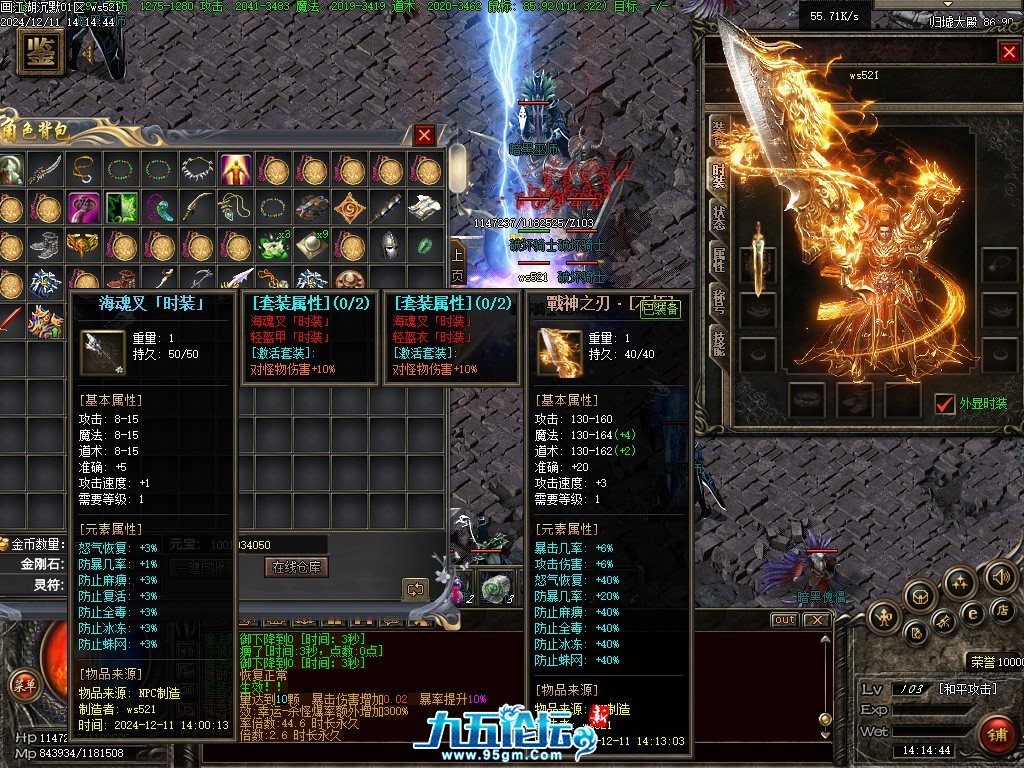
Task: Close the character equipment panel
Action: [1008, 52]
